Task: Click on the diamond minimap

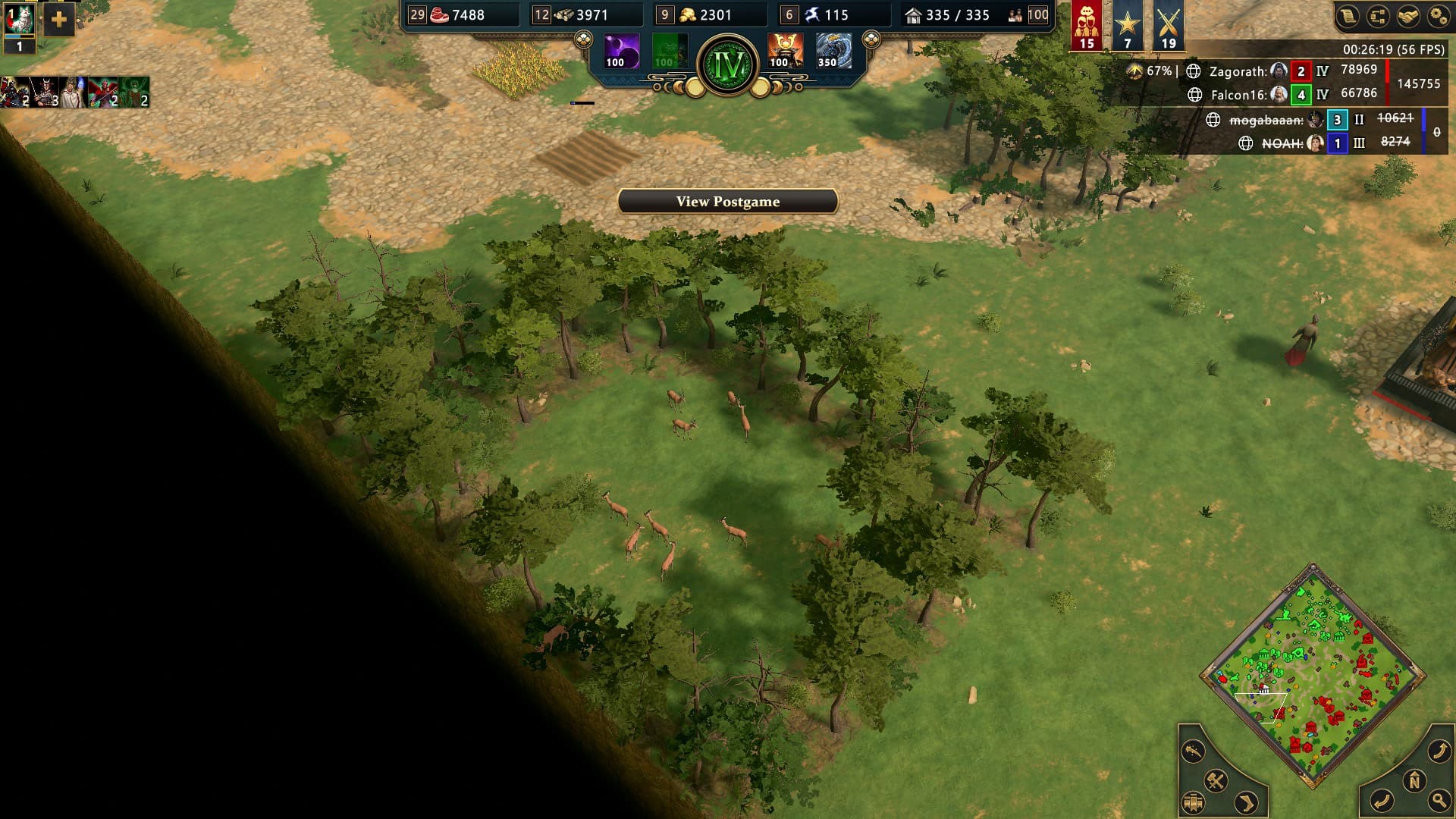Action: 1313,675
